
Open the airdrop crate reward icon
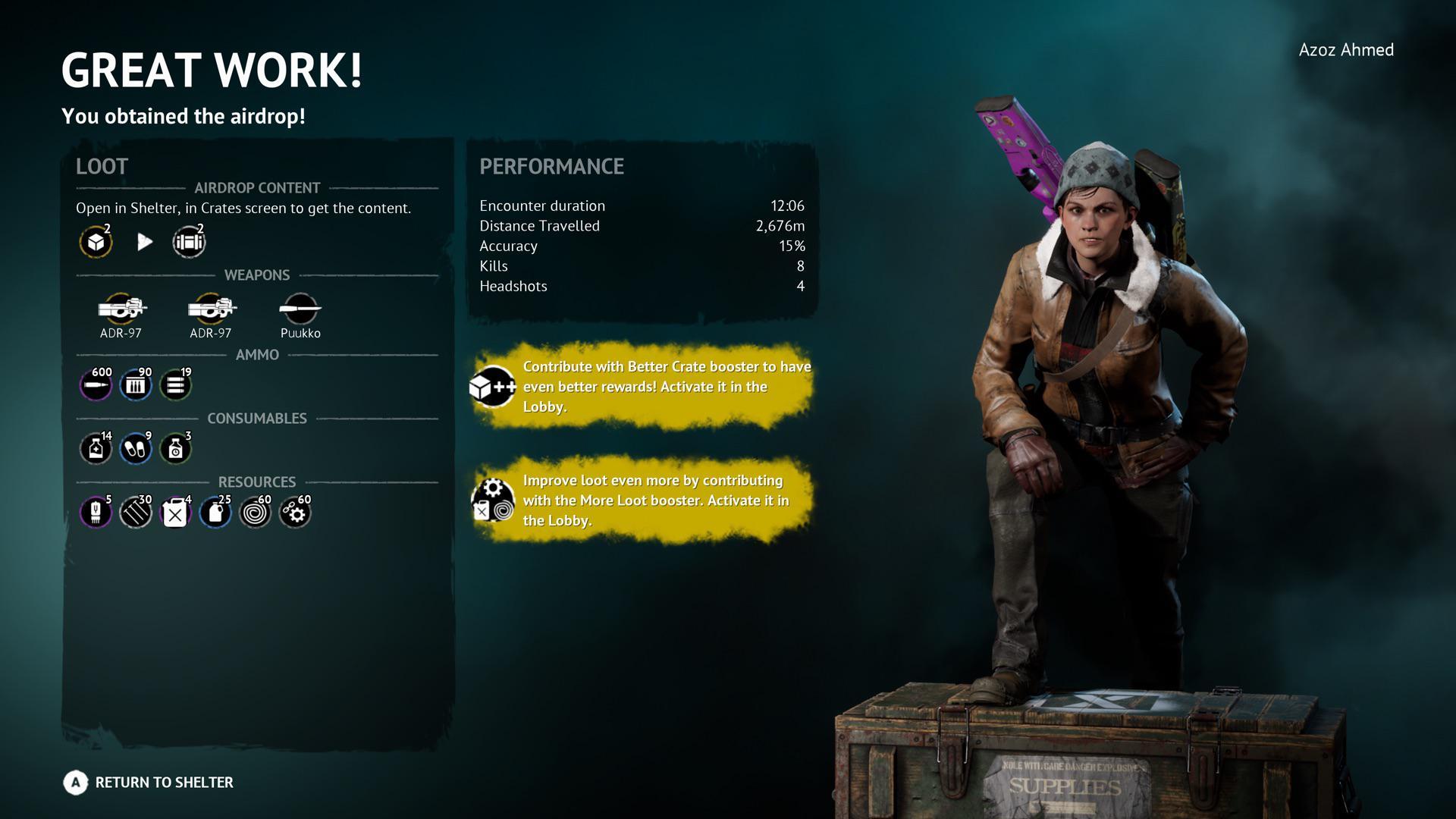(x=96, y=243)
